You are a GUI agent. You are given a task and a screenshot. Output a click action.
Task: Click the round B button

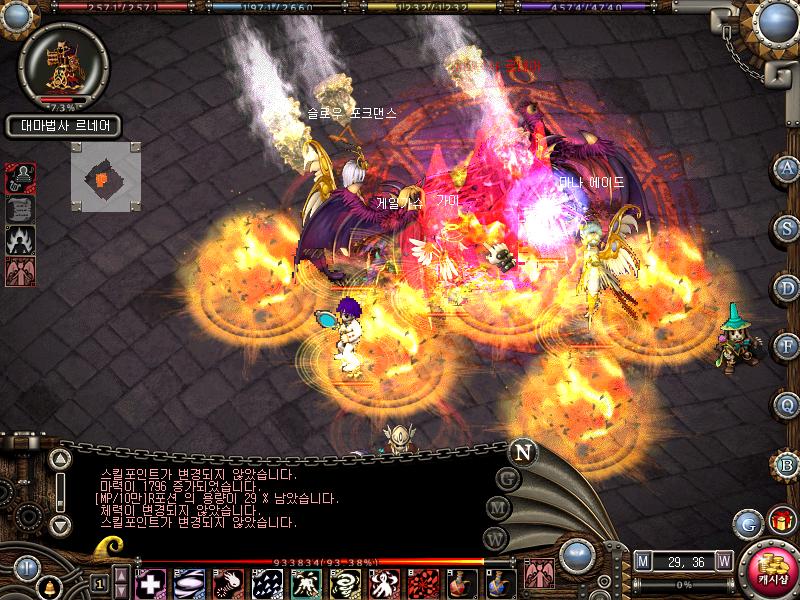(788, 464)
